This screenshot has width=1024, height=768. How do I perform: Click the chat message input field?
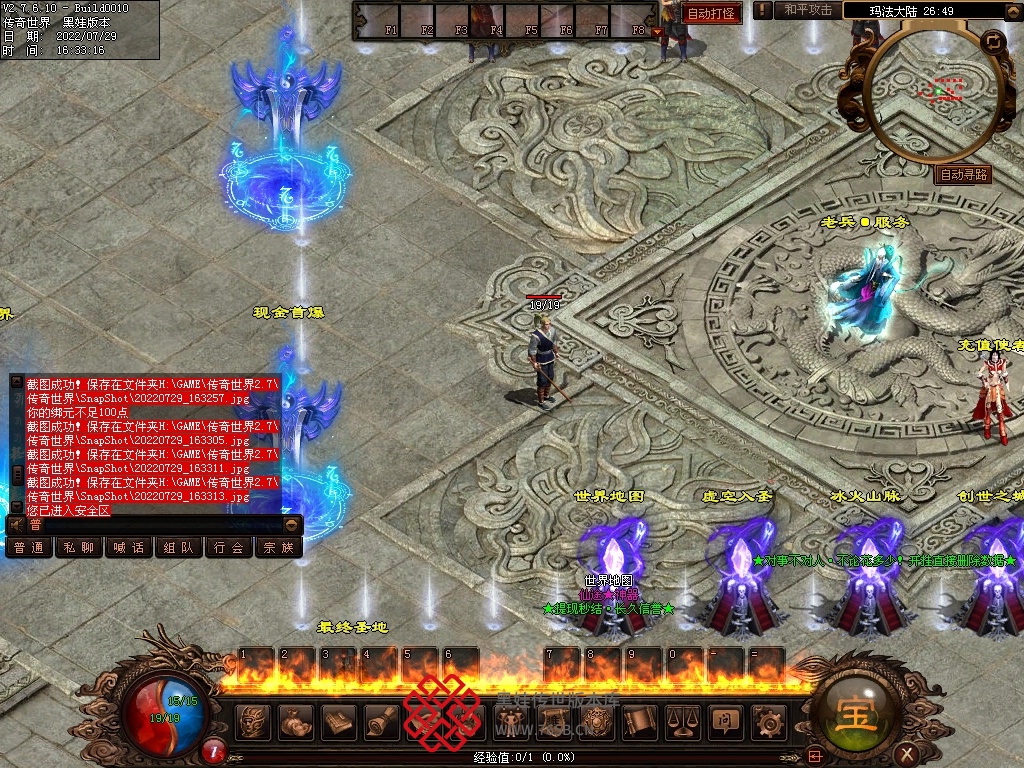[x=160, y=524]
